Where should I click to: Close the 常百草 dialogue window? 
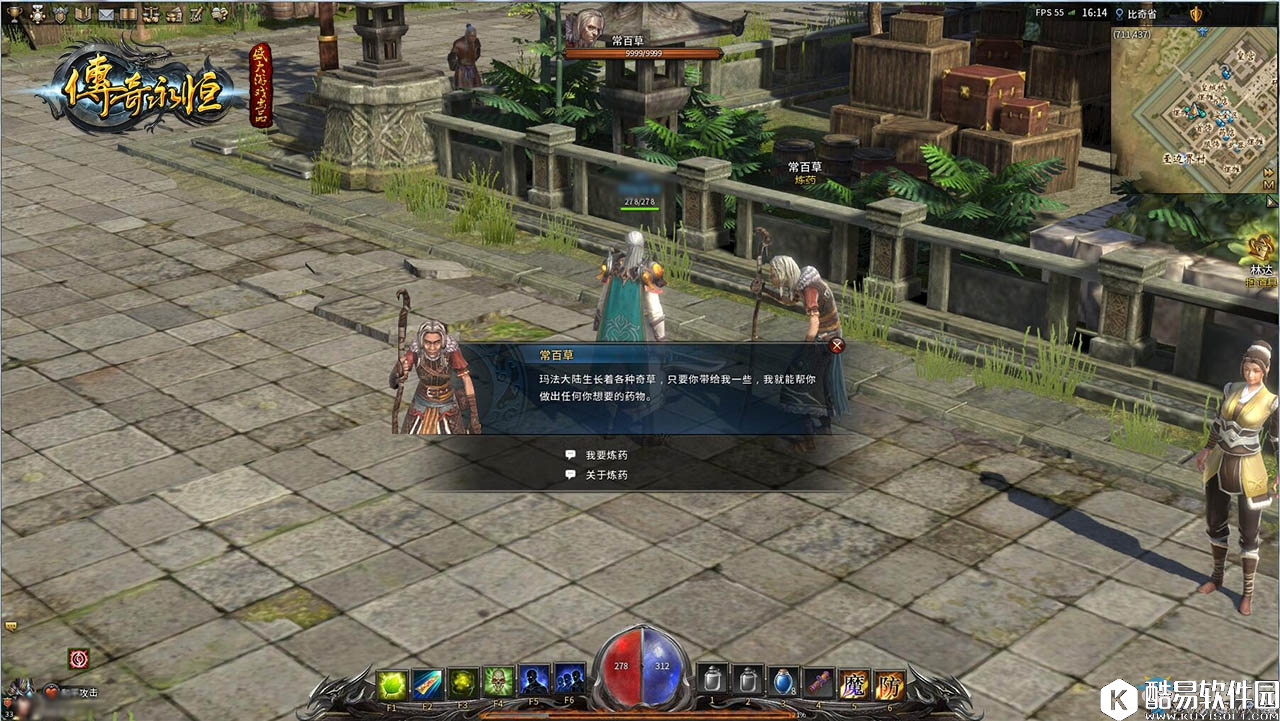point(838,346)
